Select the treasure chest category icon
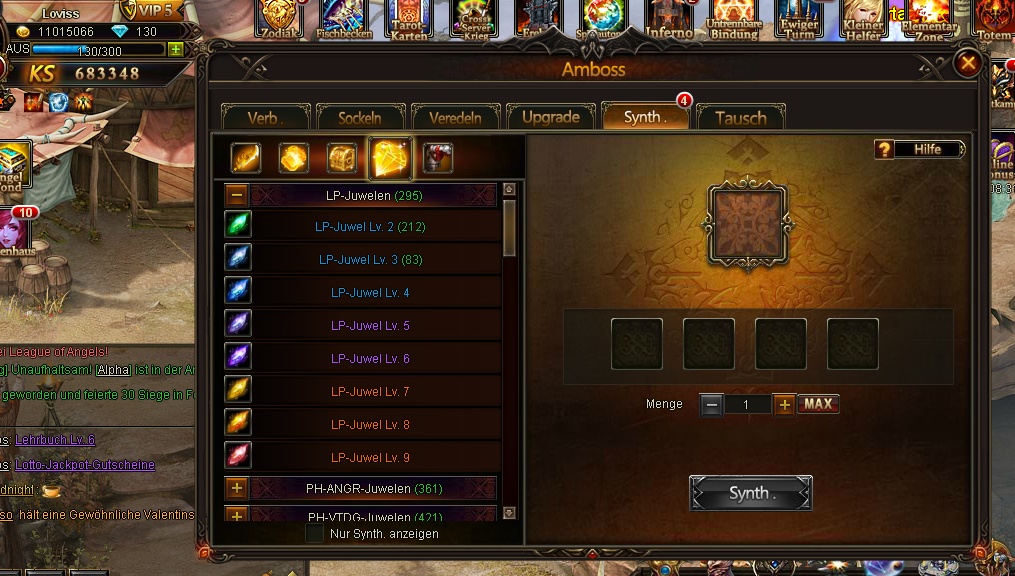1015x576 pixels. click(x=342, y=158)
